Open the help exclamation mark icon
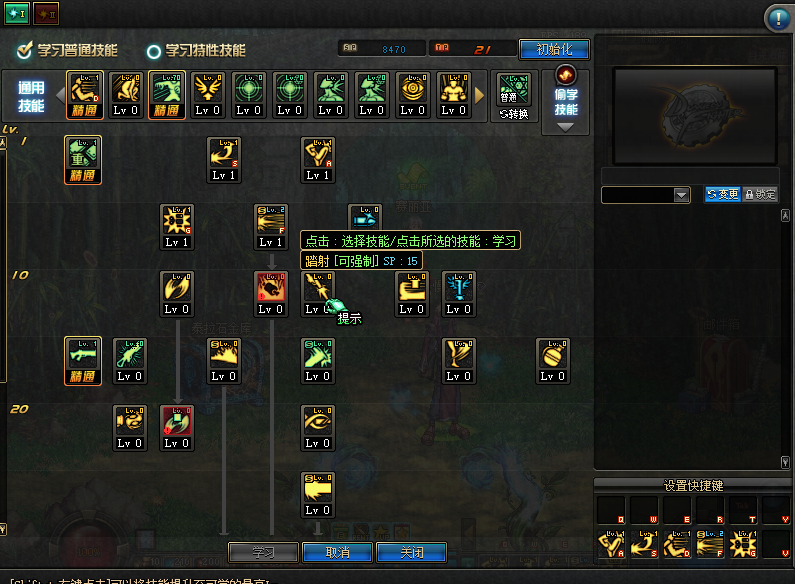The width and height of the screenshot is (795, 584). coord(778,18)
